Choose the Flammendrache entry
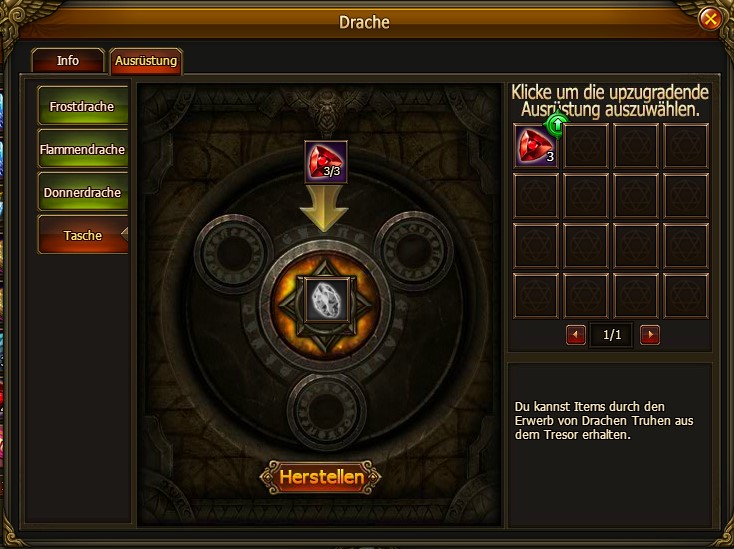The height and width of the screenshot is (549, 734). (84, 149)
